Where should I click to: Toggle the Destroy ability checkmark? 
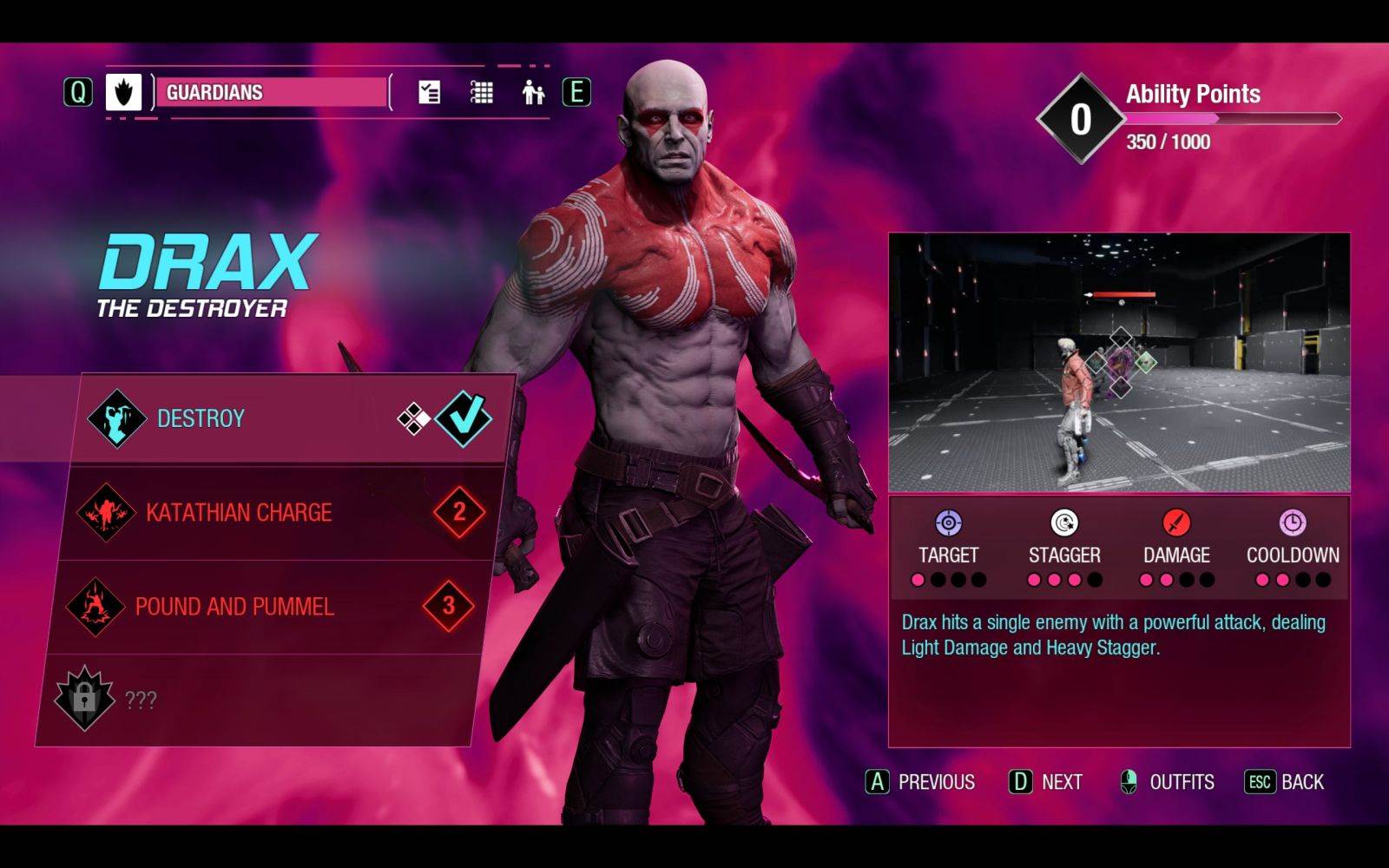(x=463, y=418)
